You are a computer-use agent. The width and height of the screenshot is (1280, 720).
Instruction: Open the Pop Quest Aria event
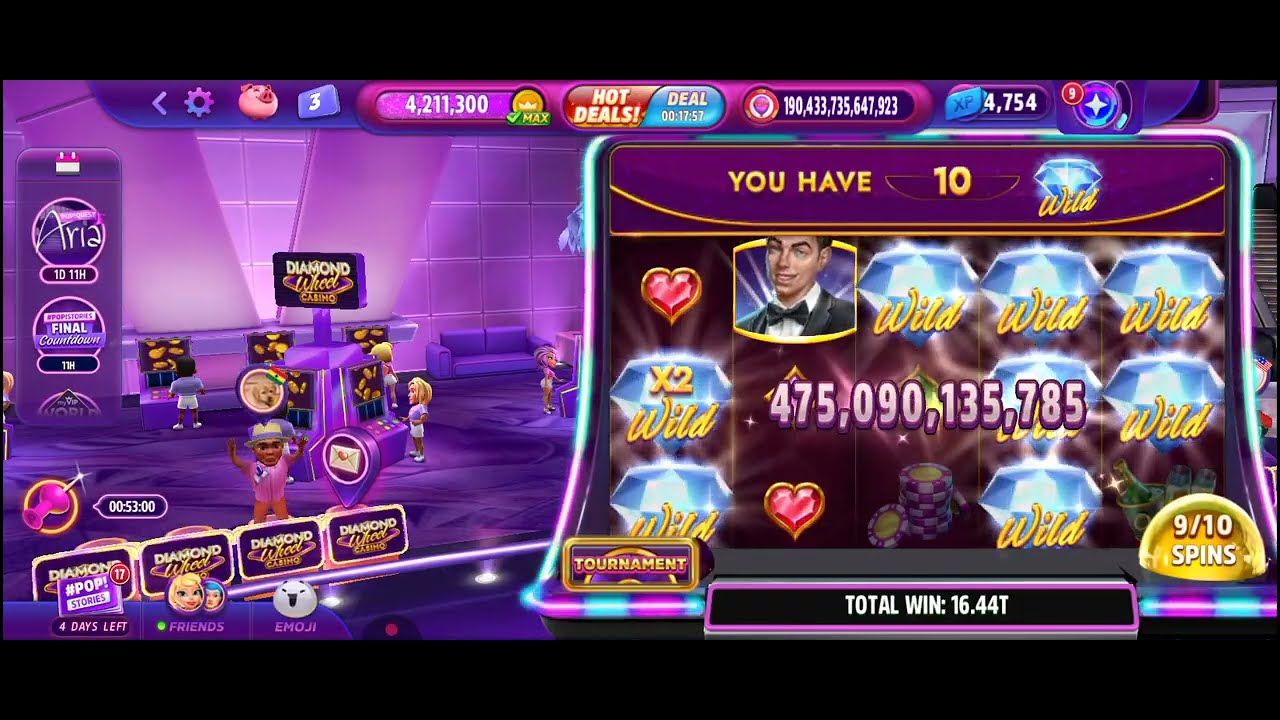[x=69, y=234]
